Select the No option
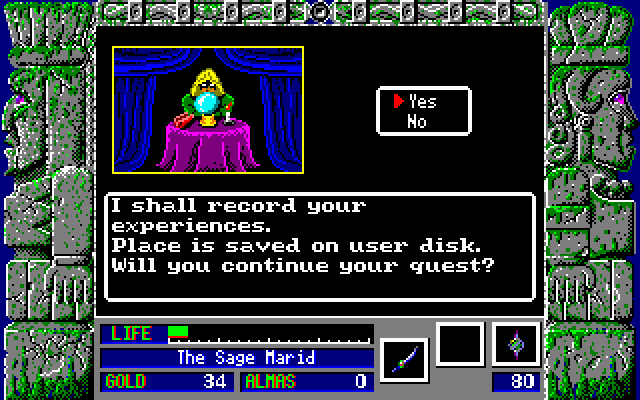Image resolution: width=640 pixels, height=400 pixels. click(x=418, y=122)
